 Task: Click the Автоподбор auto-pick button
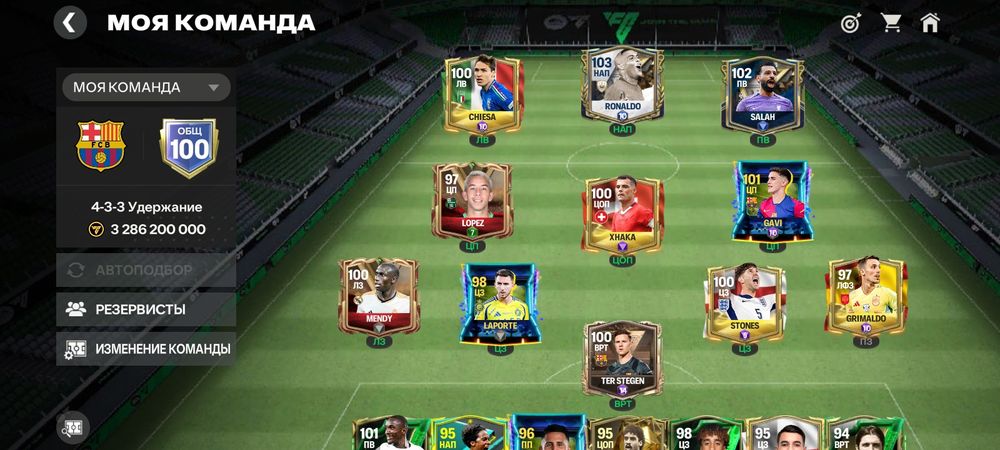coord(146,270)
